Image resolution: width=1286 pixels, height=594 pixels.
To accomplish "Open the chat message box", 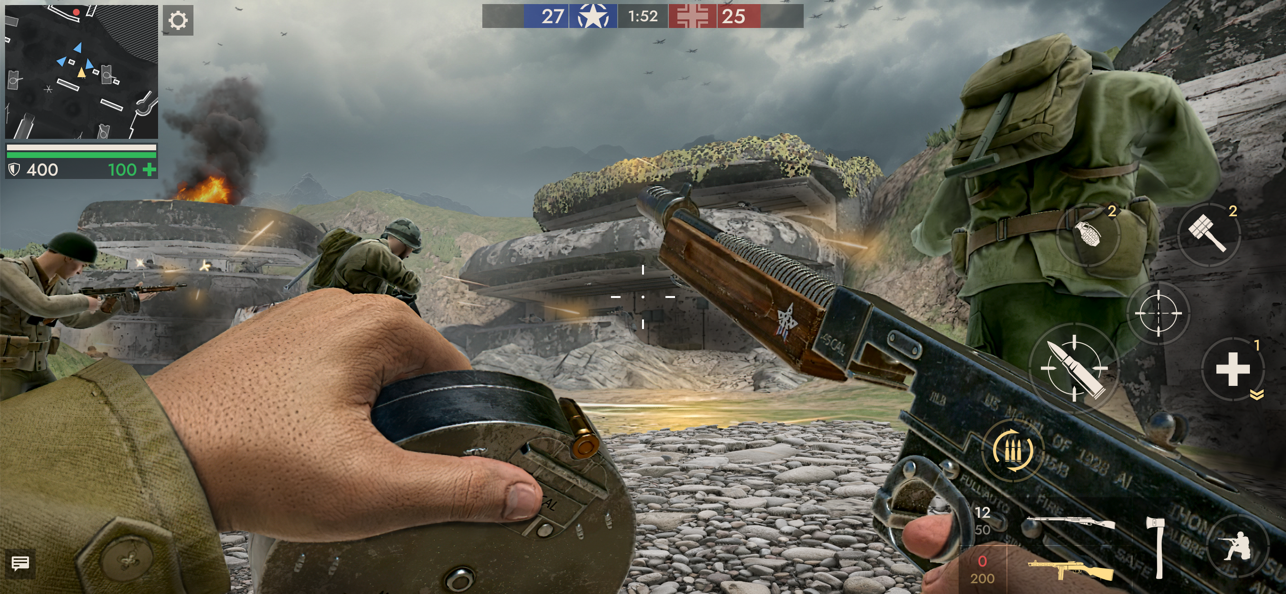I will click(19, 564).
